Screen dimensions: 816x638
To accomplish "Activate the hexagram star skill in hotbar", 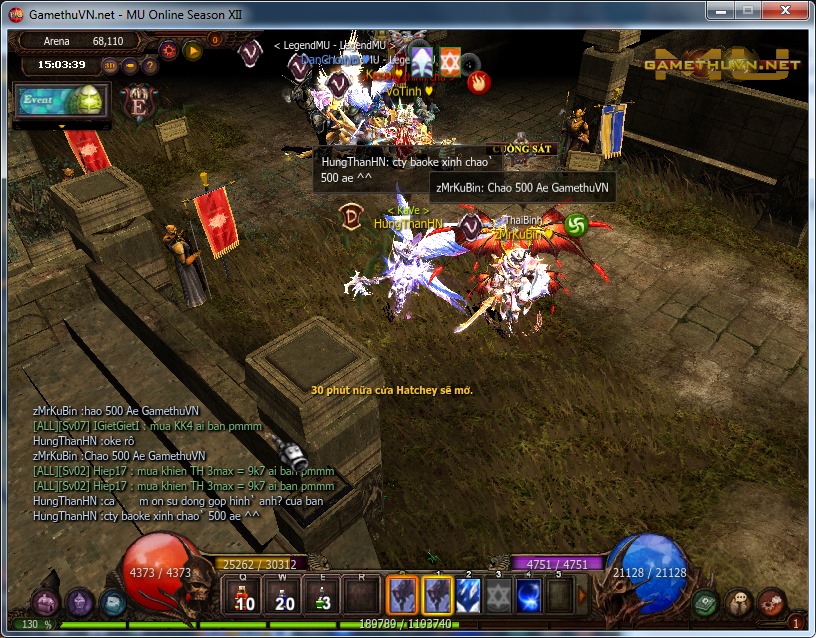I will coord(499,596).
